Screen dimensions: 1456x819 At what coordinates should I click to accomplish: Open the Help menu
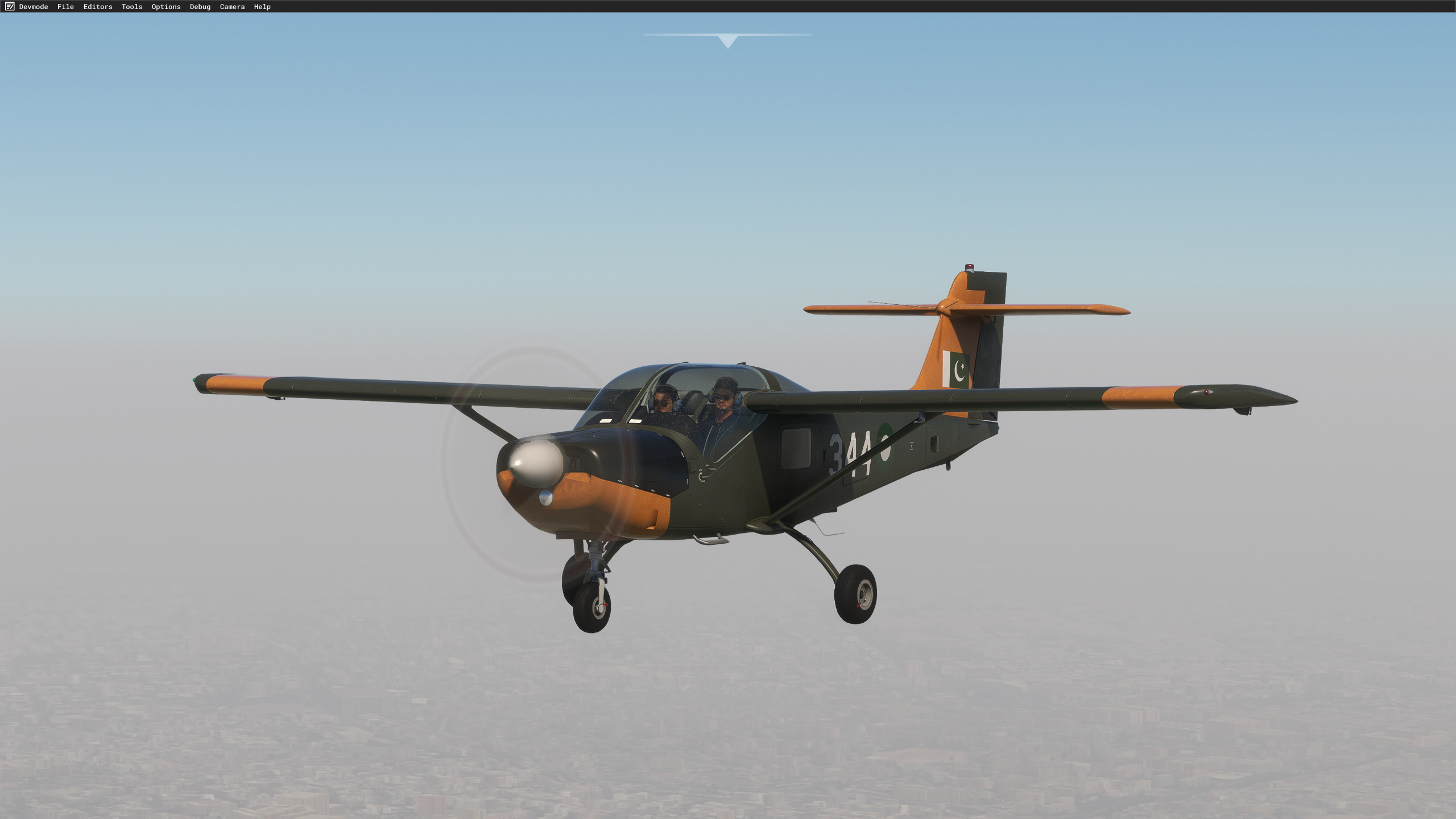coord(261,7)
